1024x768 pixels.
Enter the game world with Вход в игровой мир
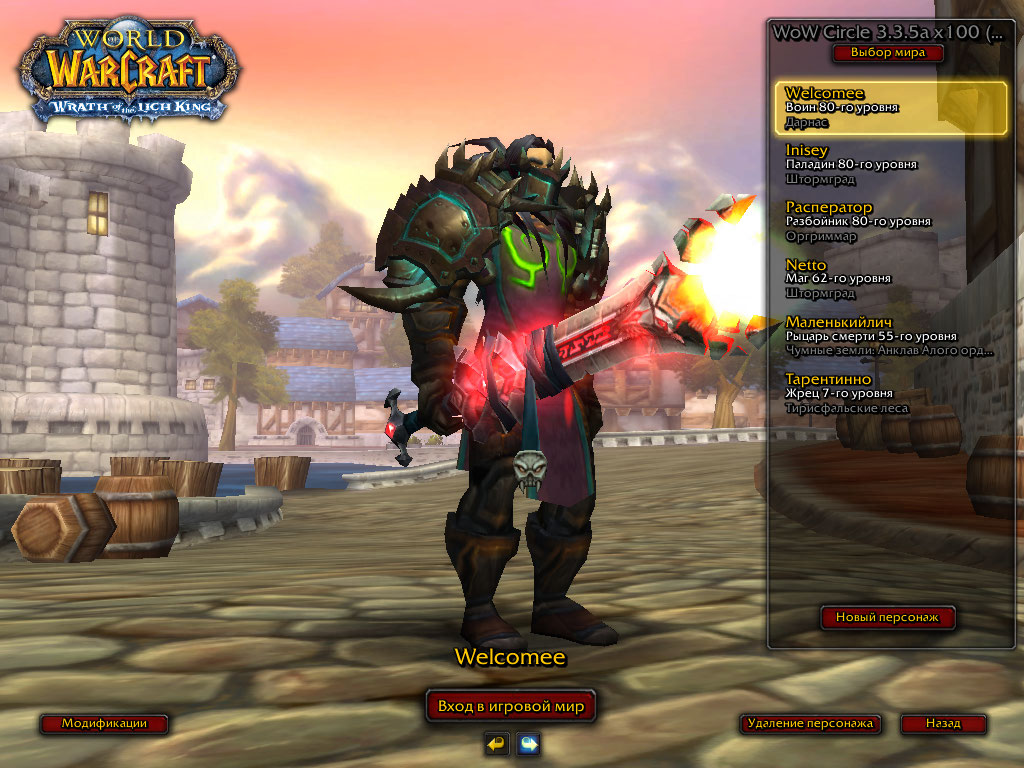[511, 706]
